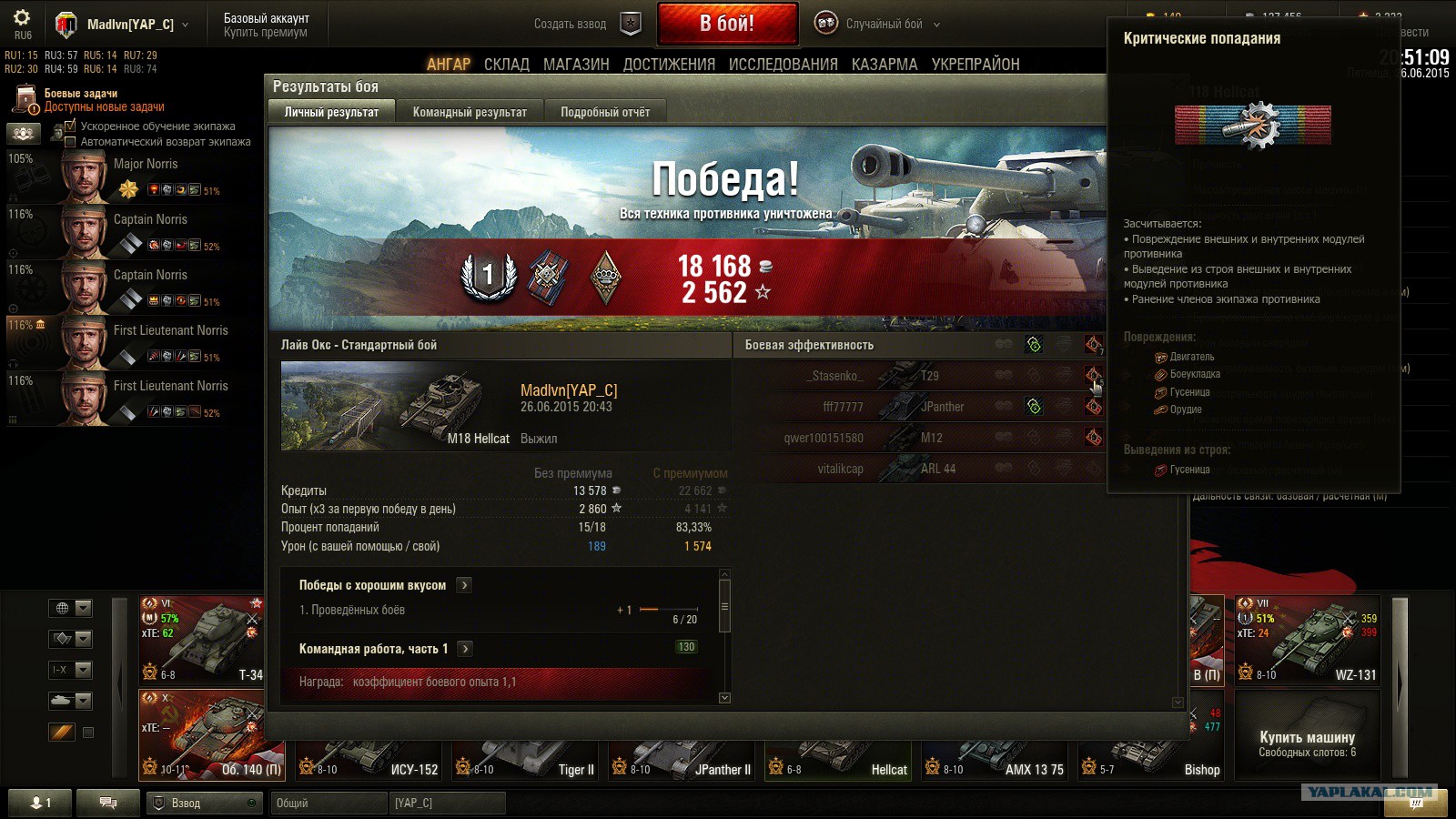Open the Подробный отчёт tab

tap(605, 112)
